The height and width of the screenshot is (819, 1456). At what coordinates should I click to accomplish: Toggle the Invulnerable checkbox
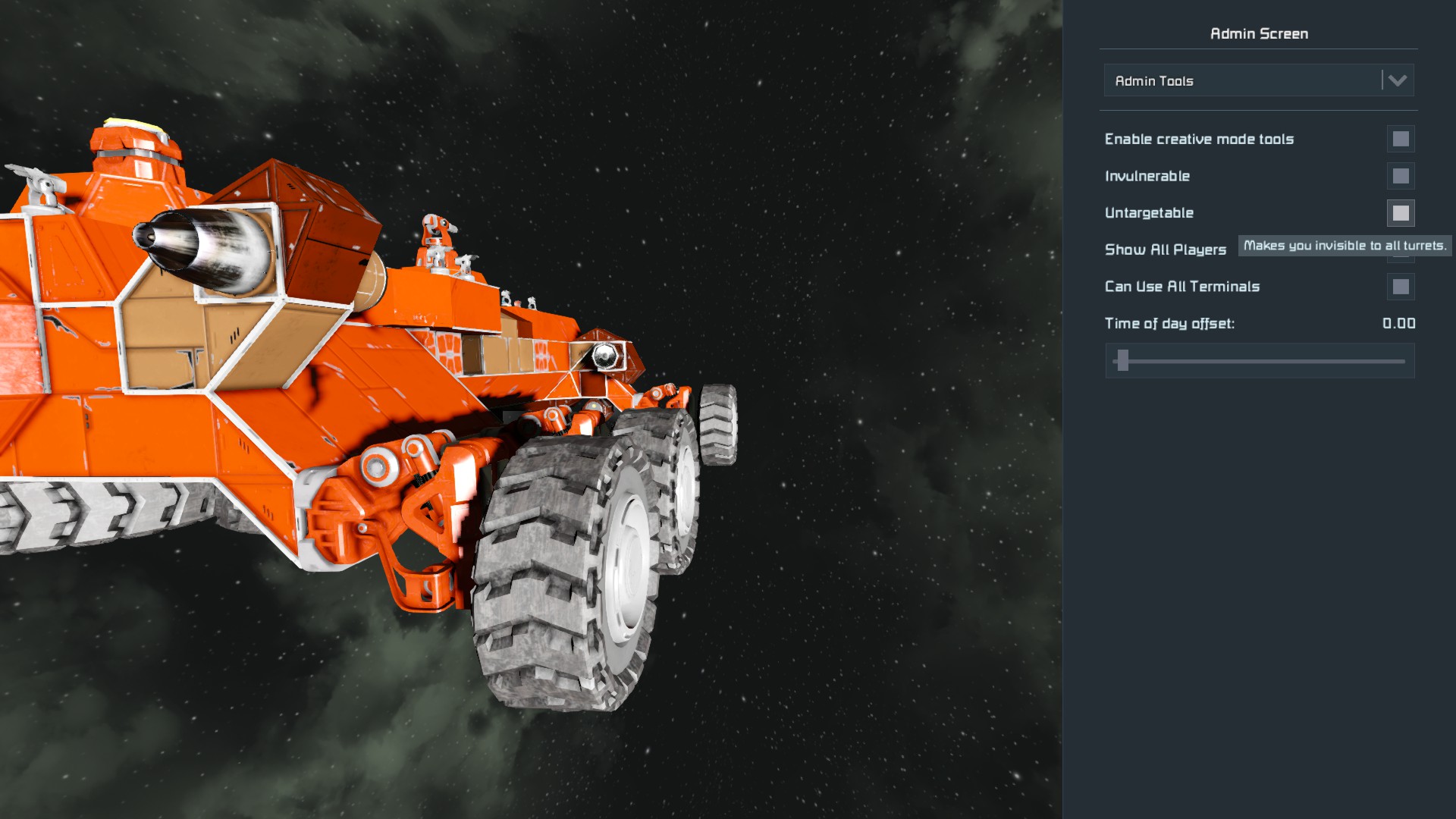(x=1400, y=176)
